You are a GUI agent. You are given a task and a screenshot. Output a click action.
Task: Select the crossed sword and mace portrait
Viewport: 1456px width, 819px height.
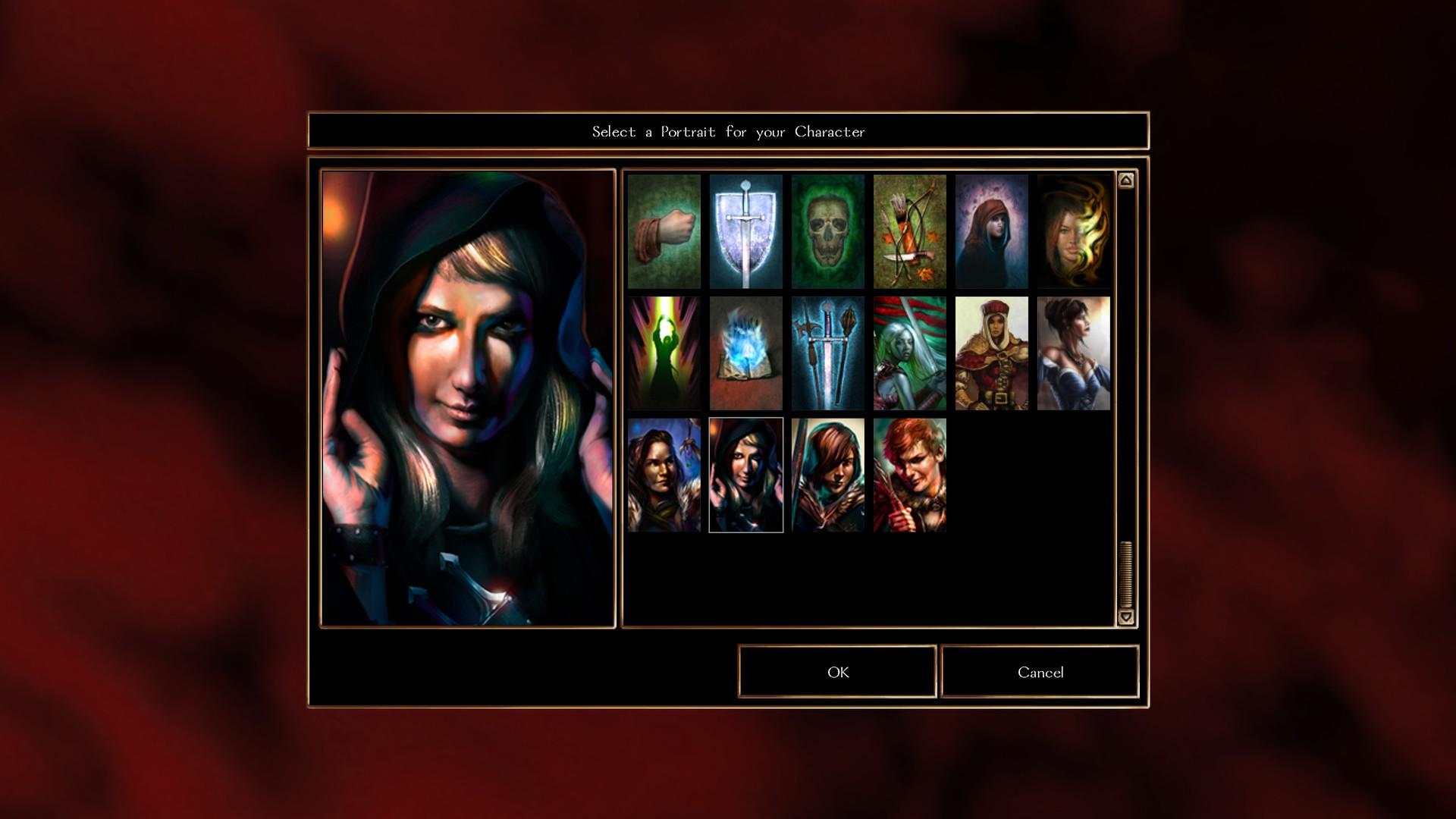827,353
